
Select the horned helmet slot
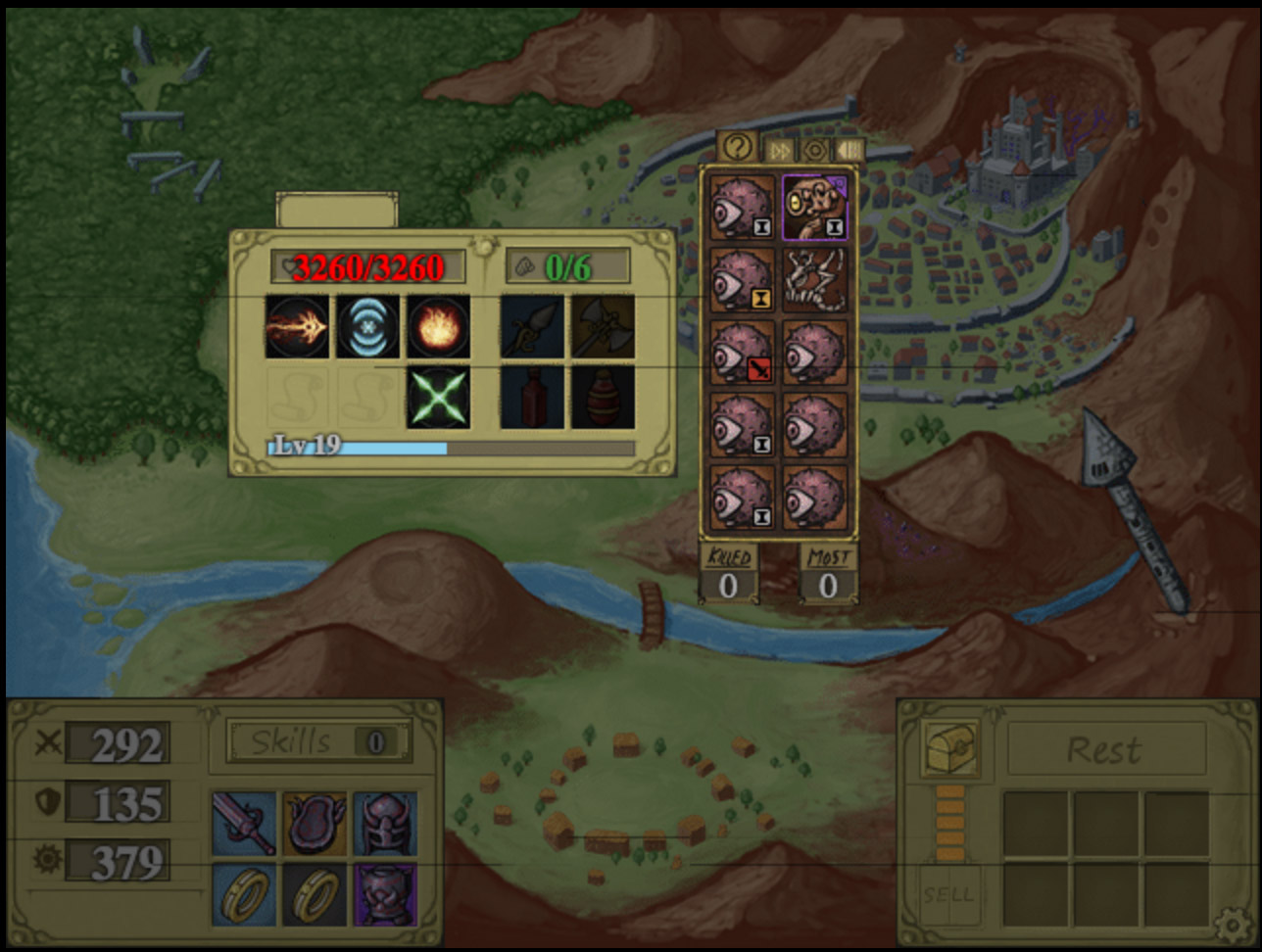click(x=385, y=823)
